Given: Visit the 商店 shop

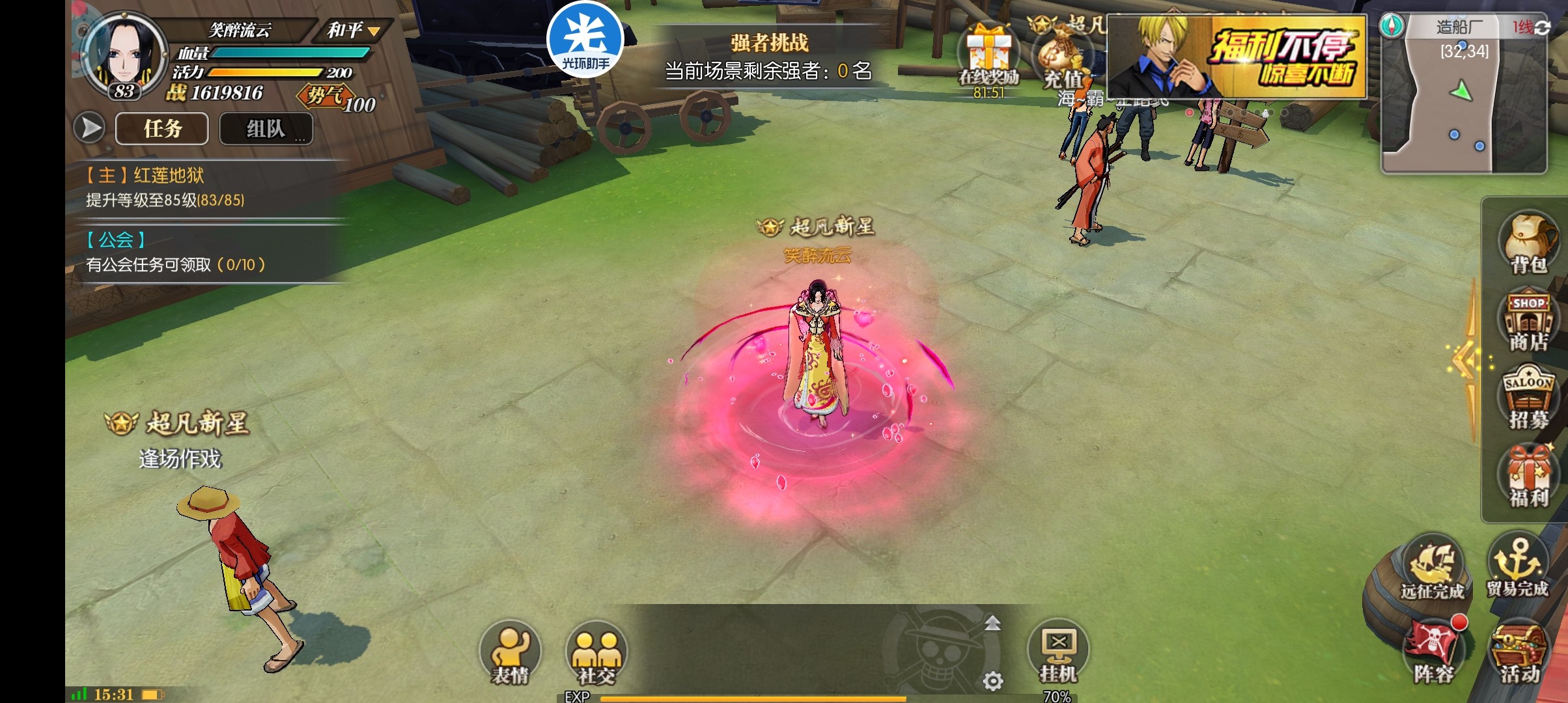Looking at the screenshot, I should pyautogui.click(x=1528, y=322).
